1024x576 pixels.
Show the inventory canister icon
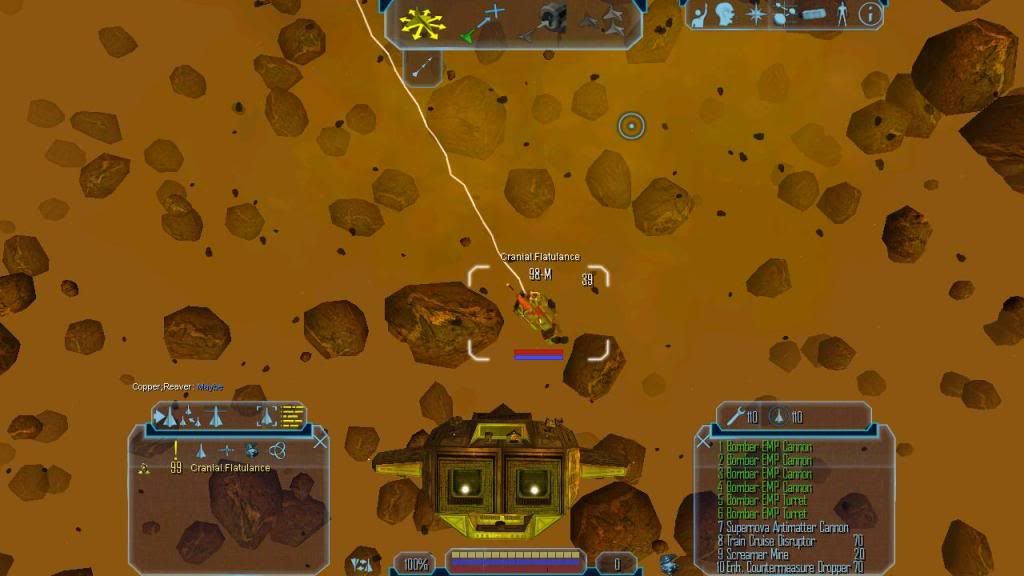[813, 15]
